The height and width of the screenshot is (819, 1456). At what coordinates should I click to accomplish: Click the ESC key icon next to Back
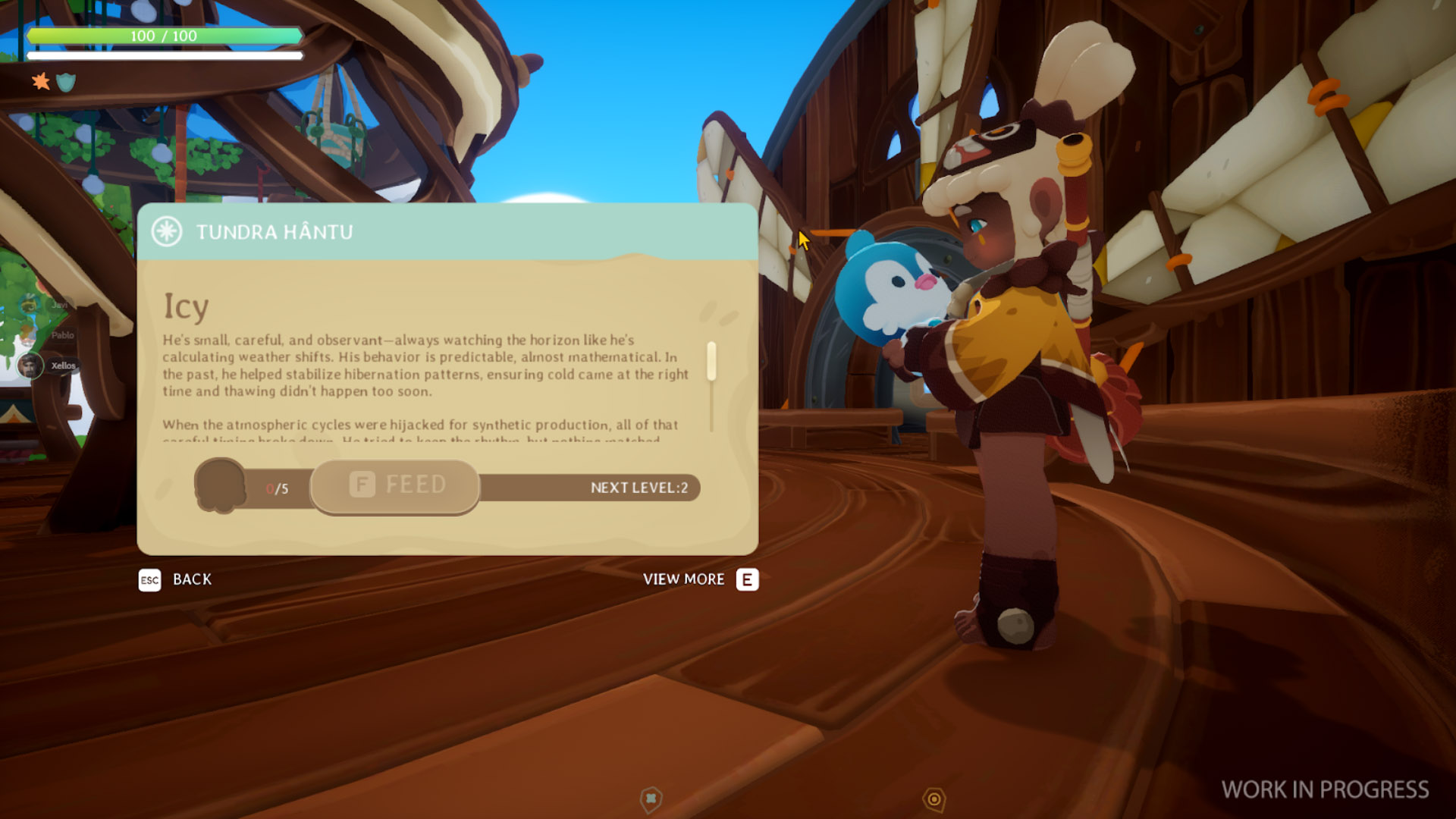149,580
